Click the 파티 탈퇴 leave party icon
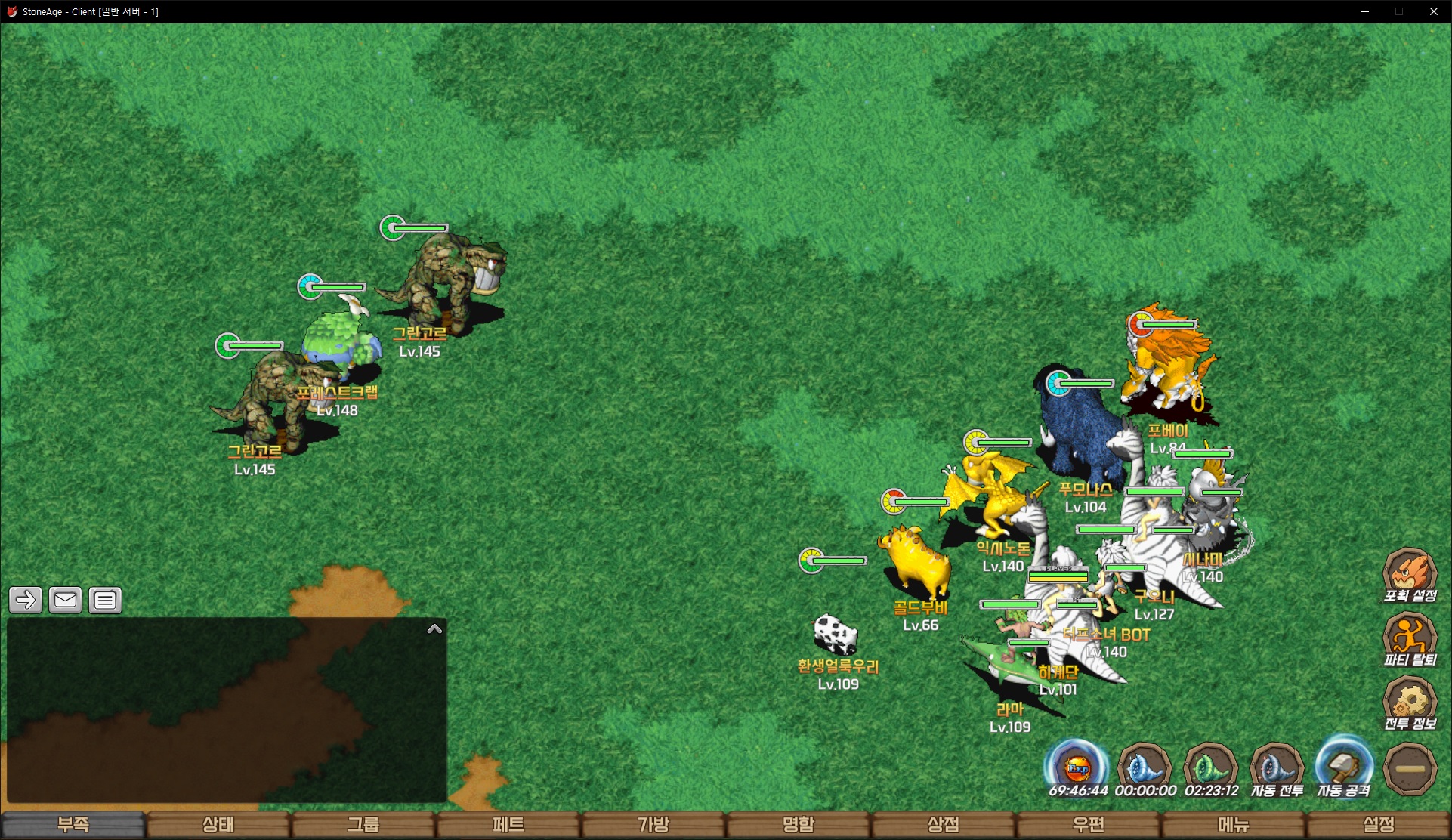 (1410, 638)
